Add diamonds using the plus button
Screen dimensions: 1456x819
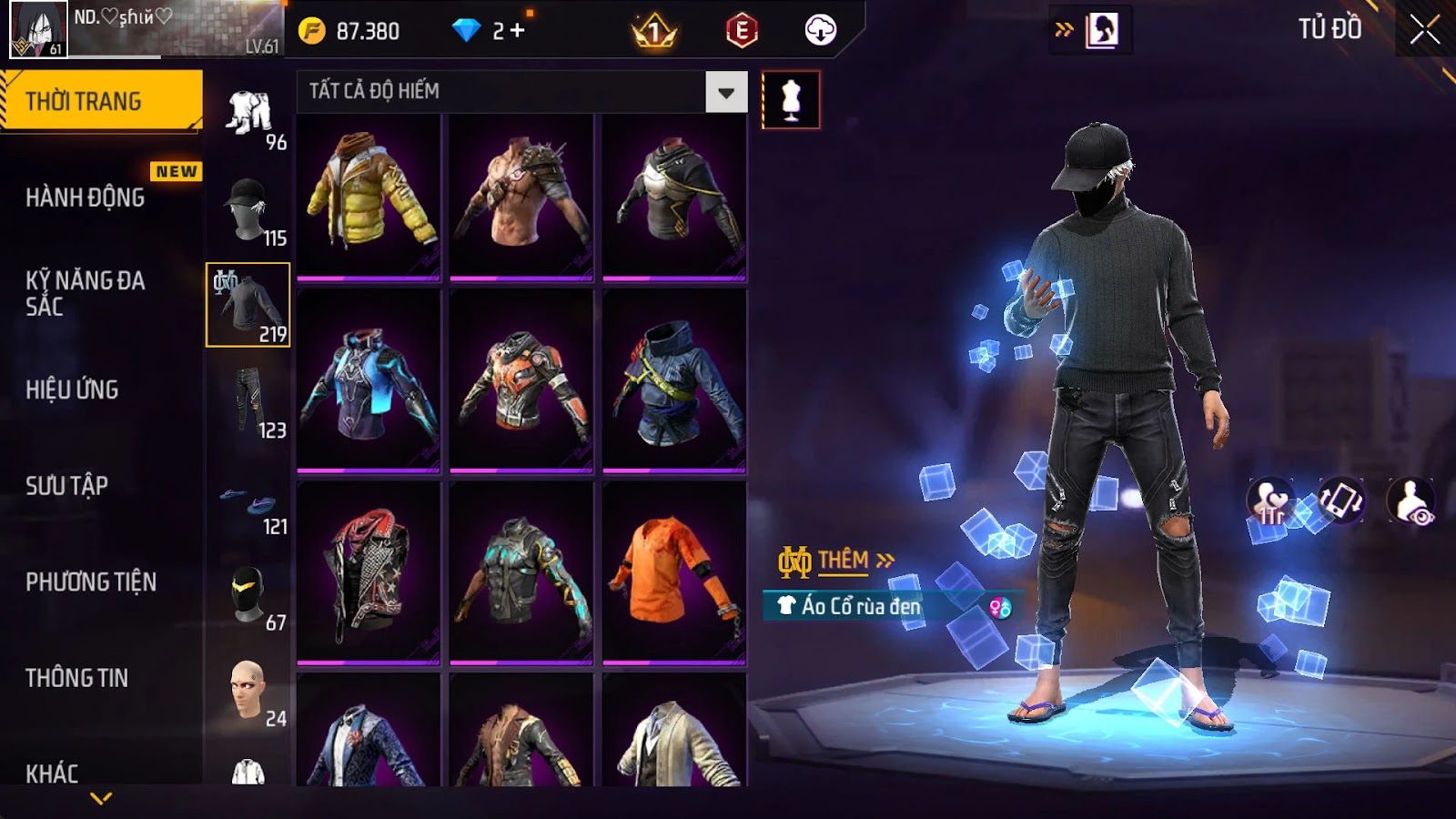pos(518,31)
